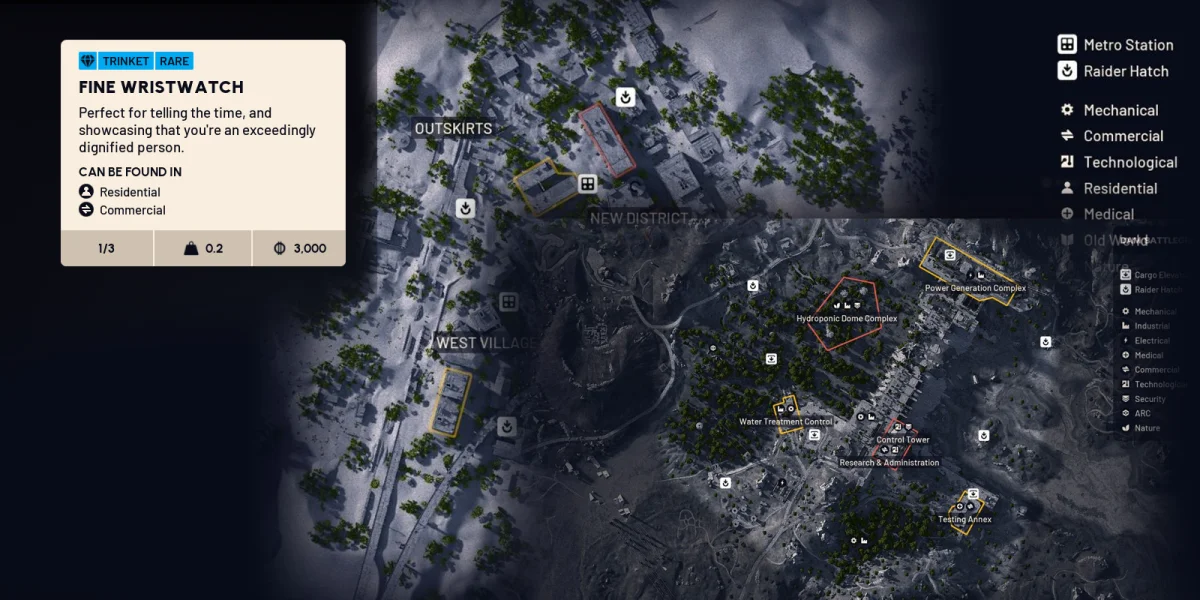The image size is (1200, 600).
Task: Click the Raider Hatch marker below Outskirts label
Action: 465,208
